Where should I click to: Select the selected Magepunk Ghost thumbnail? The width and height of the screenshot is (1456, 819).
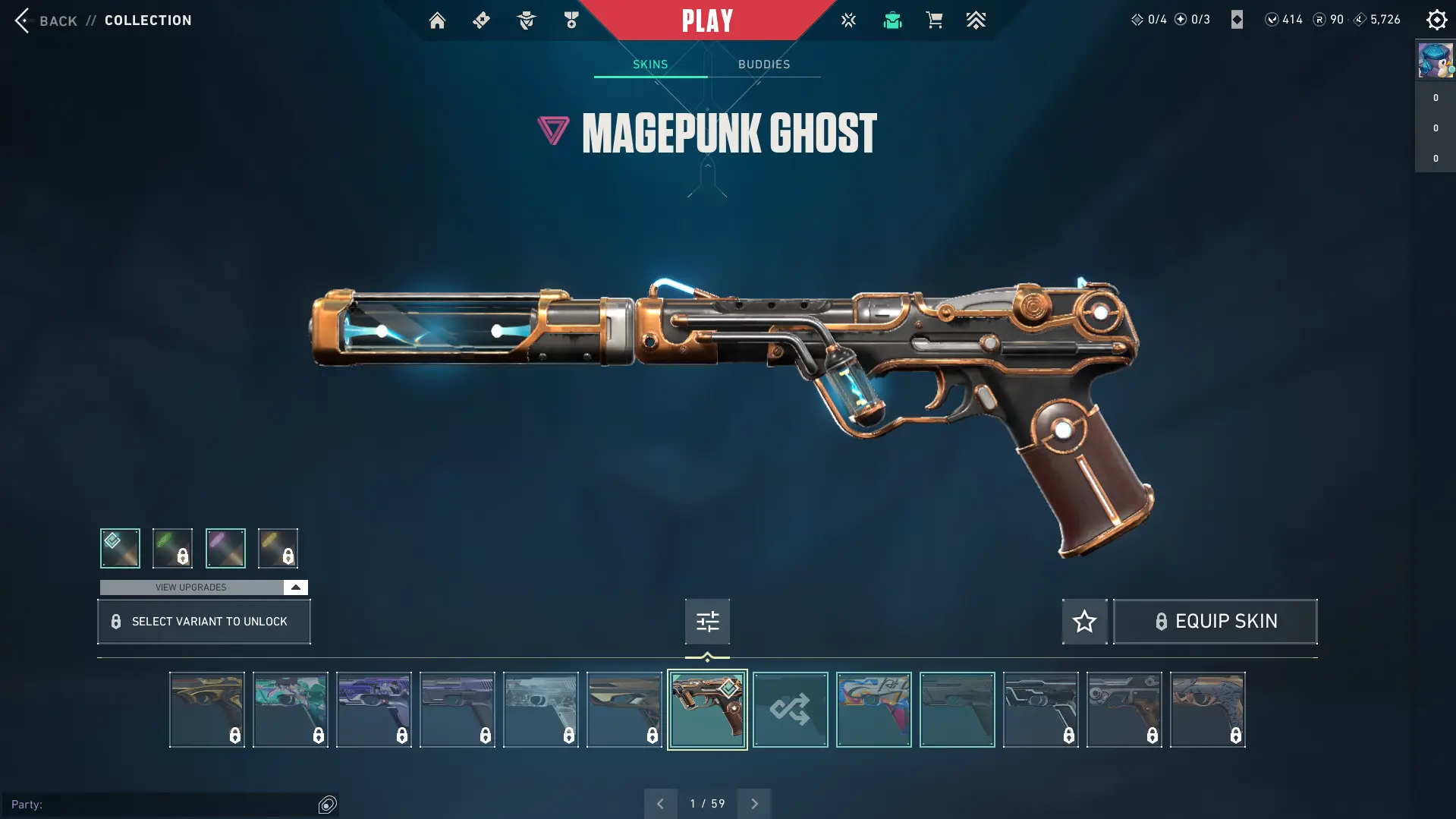707,710
